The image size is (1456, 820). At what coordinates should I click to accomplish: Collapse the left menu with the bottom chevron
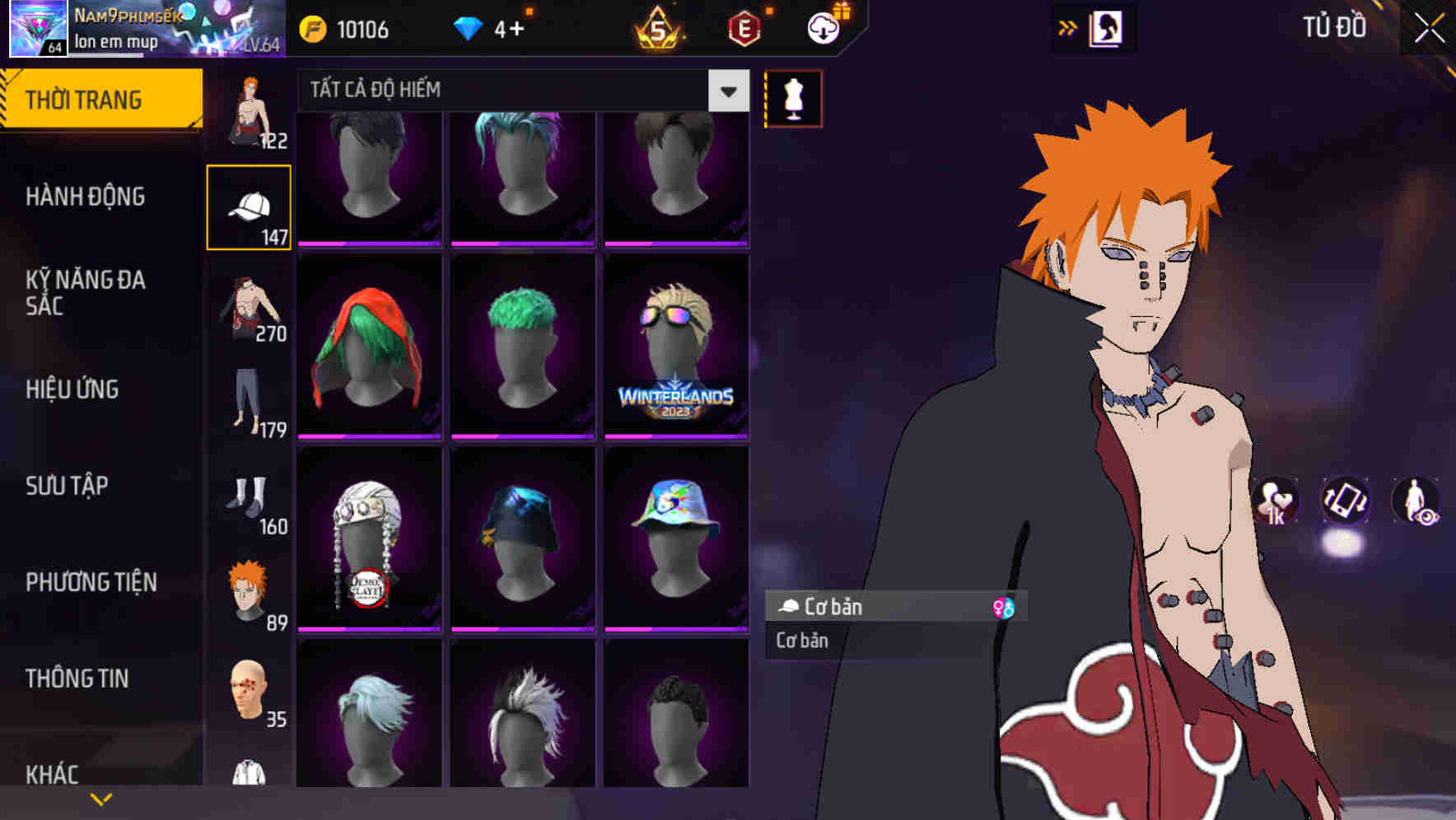pos(101,797)
